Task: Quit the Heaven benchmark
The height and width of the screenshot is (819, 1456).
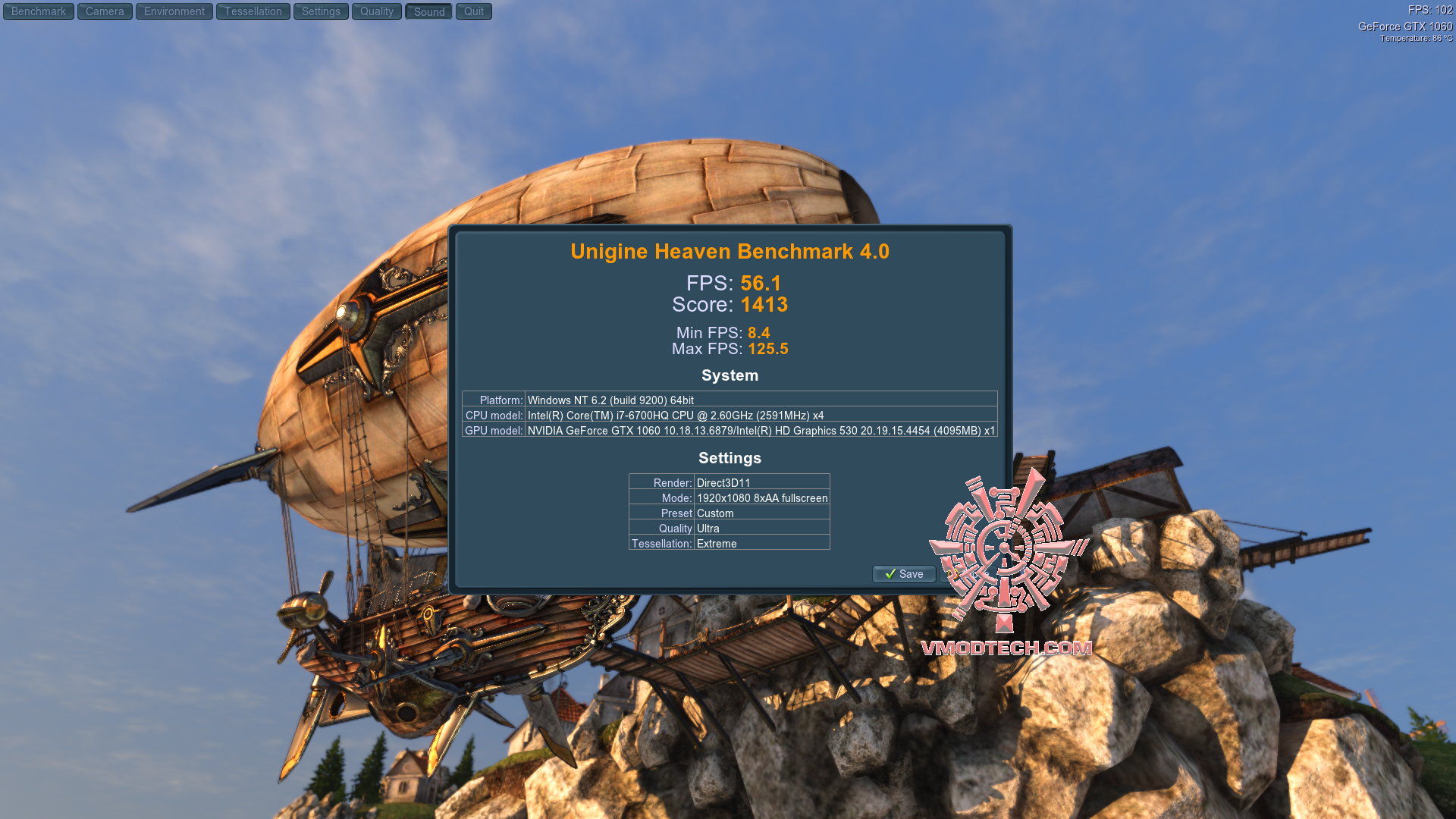Action: tap(473, 11)
